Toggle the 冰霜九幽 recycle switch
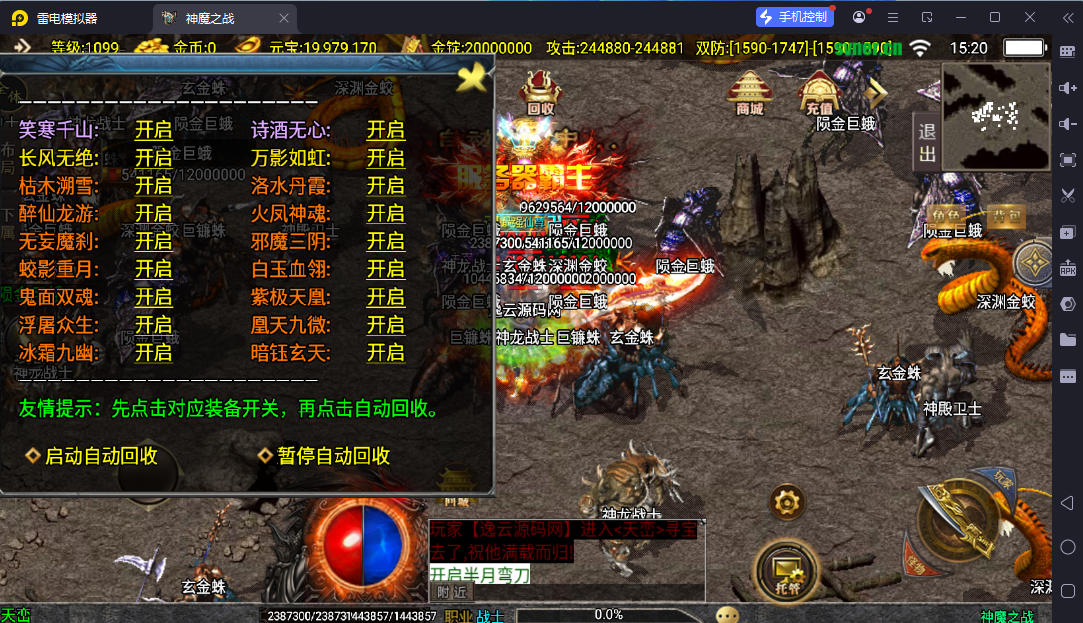 (x=154, y=353)
